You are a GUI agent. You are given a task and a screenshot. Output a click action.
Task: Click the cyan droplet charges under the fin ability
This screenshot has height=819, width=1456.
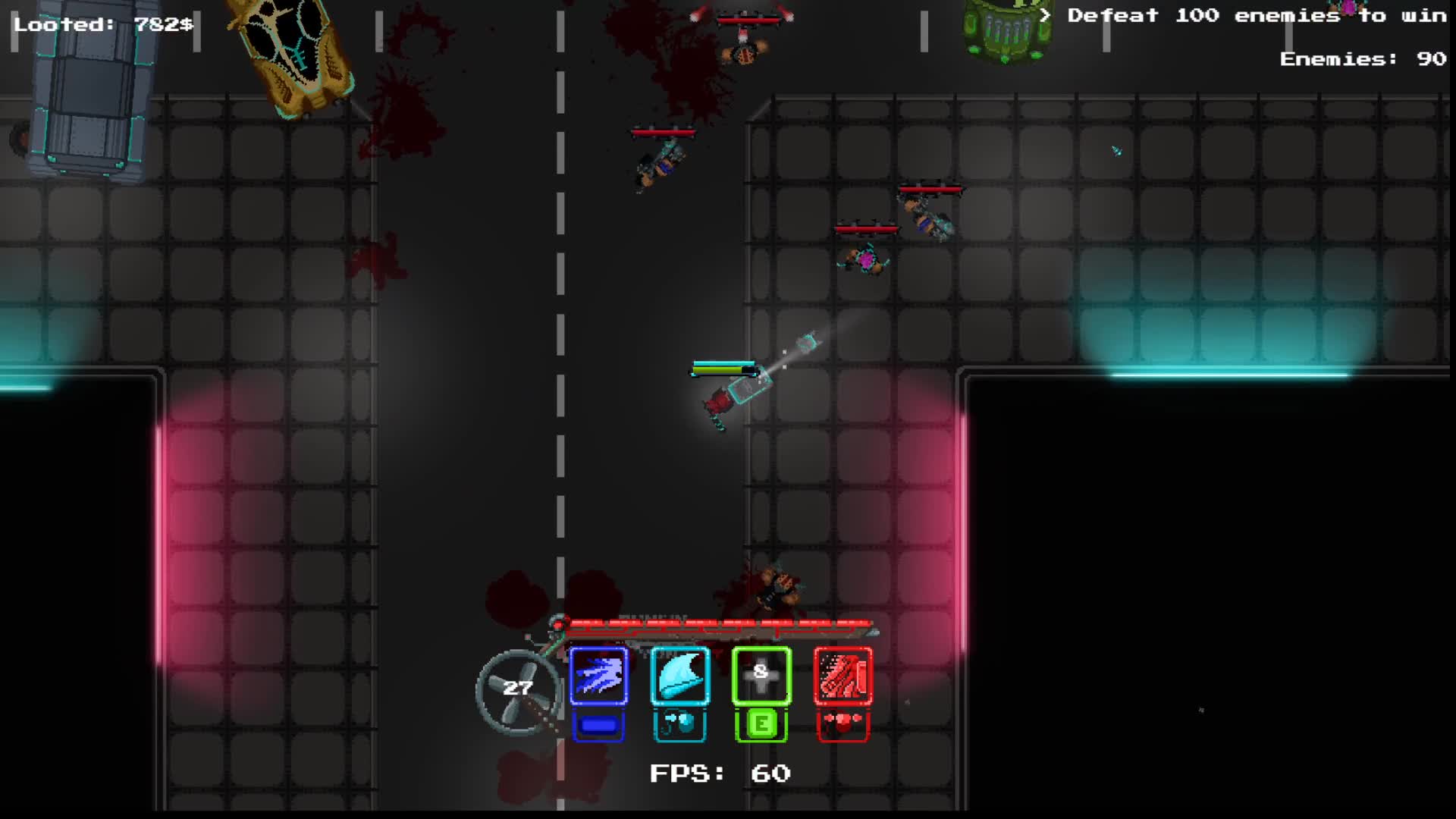[x=679, y=724]
